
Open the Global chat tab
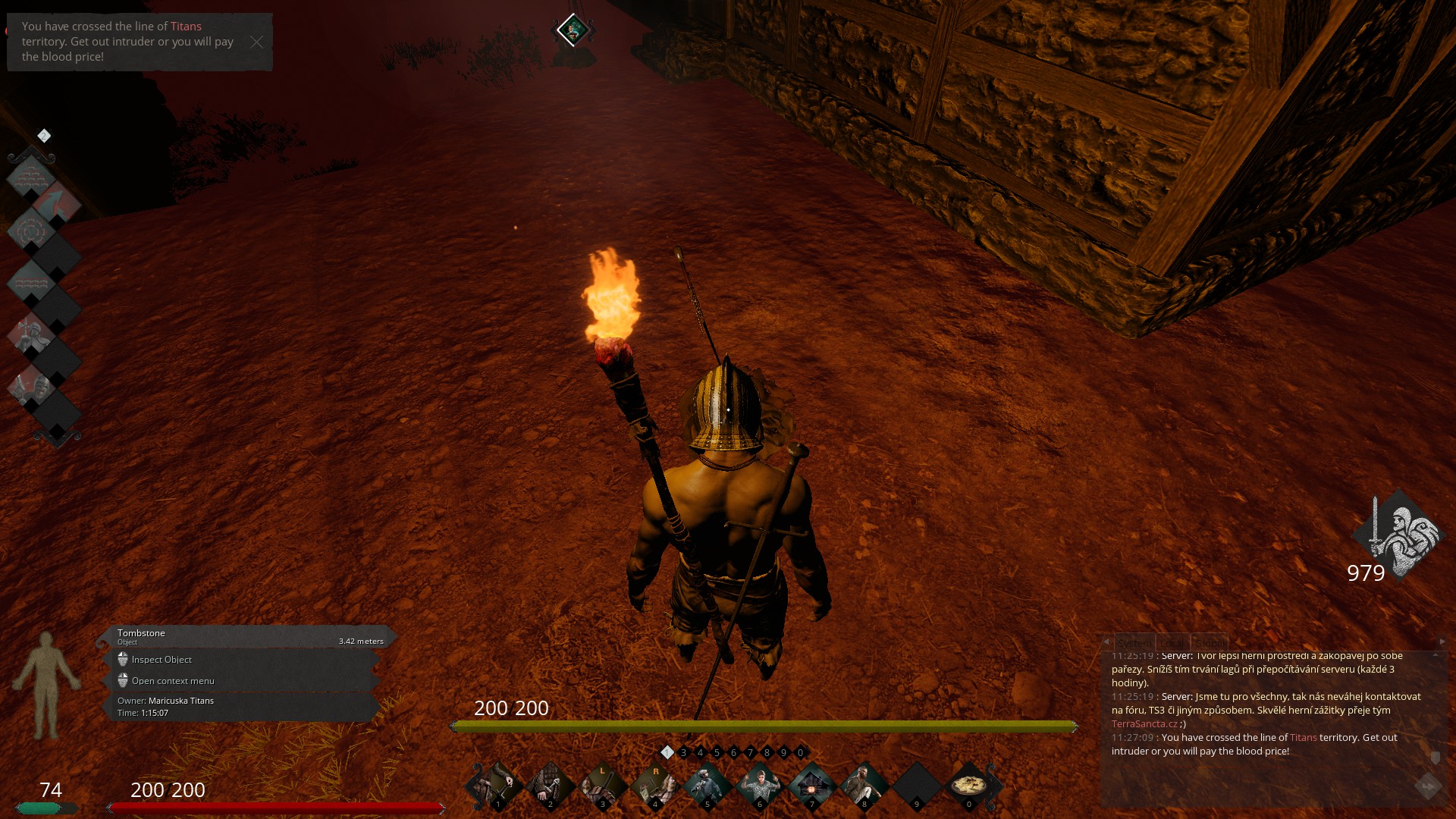(x=1209, y=642)
